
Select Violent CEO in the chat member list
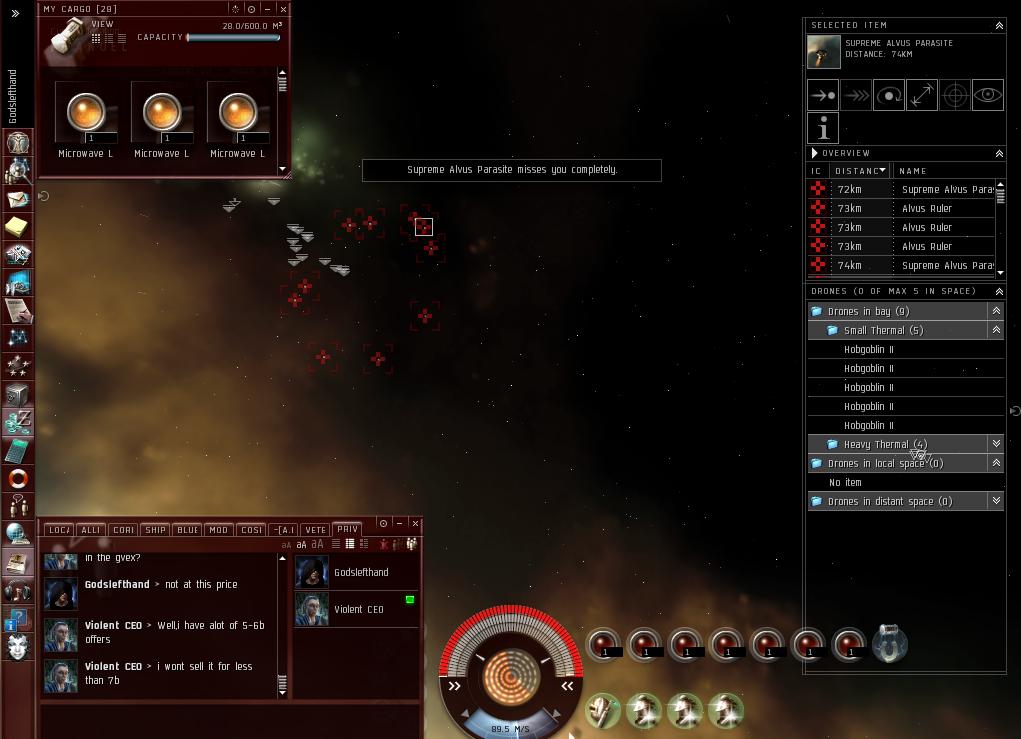pyautogui.click(x=358, y=609)
